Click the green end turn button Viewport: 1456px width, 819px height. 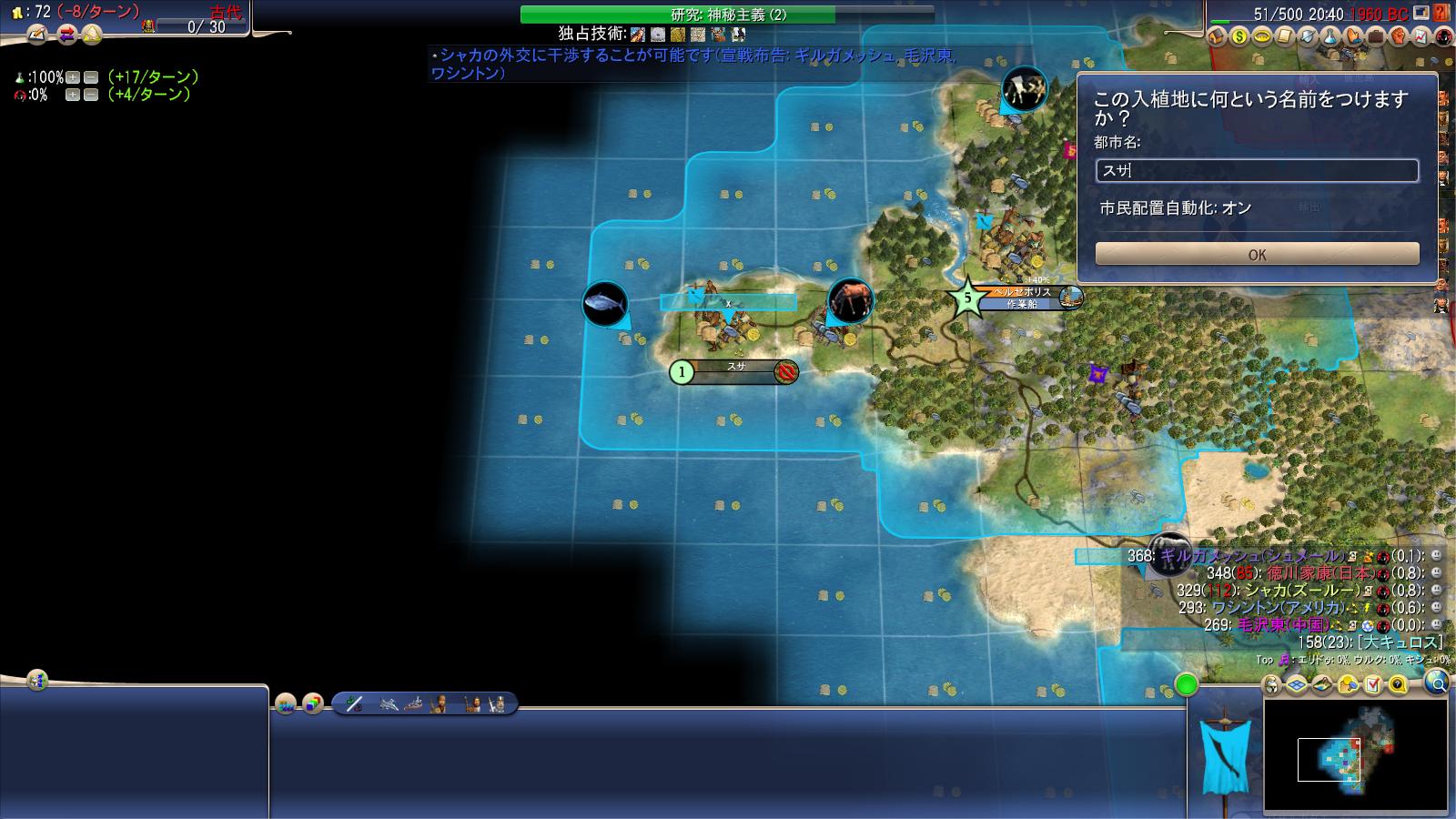1186,684
